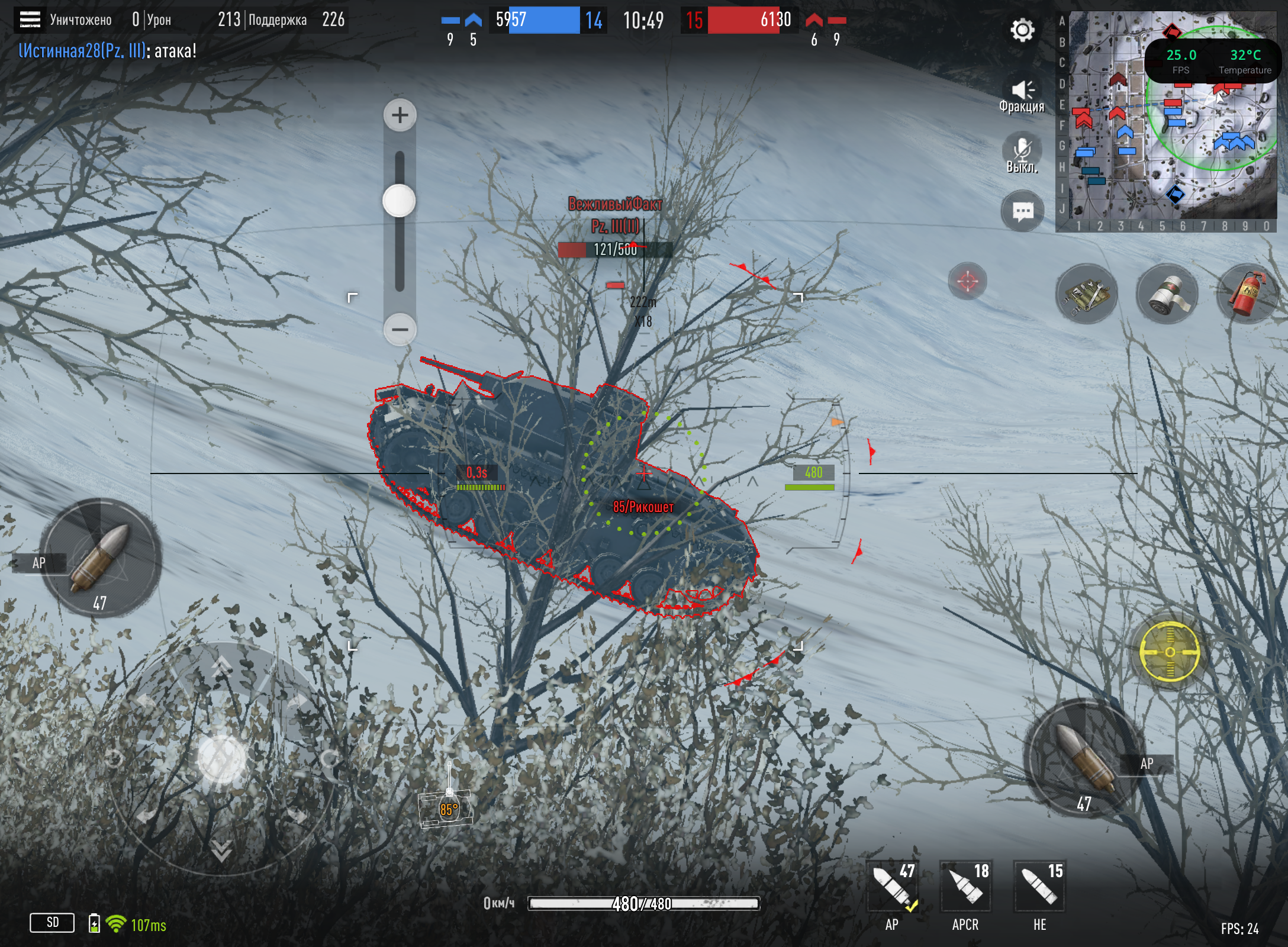1288x947 pixels.
Task: Open the chat bubble button
Action: pyautogui.click(x=1023, y=211)
